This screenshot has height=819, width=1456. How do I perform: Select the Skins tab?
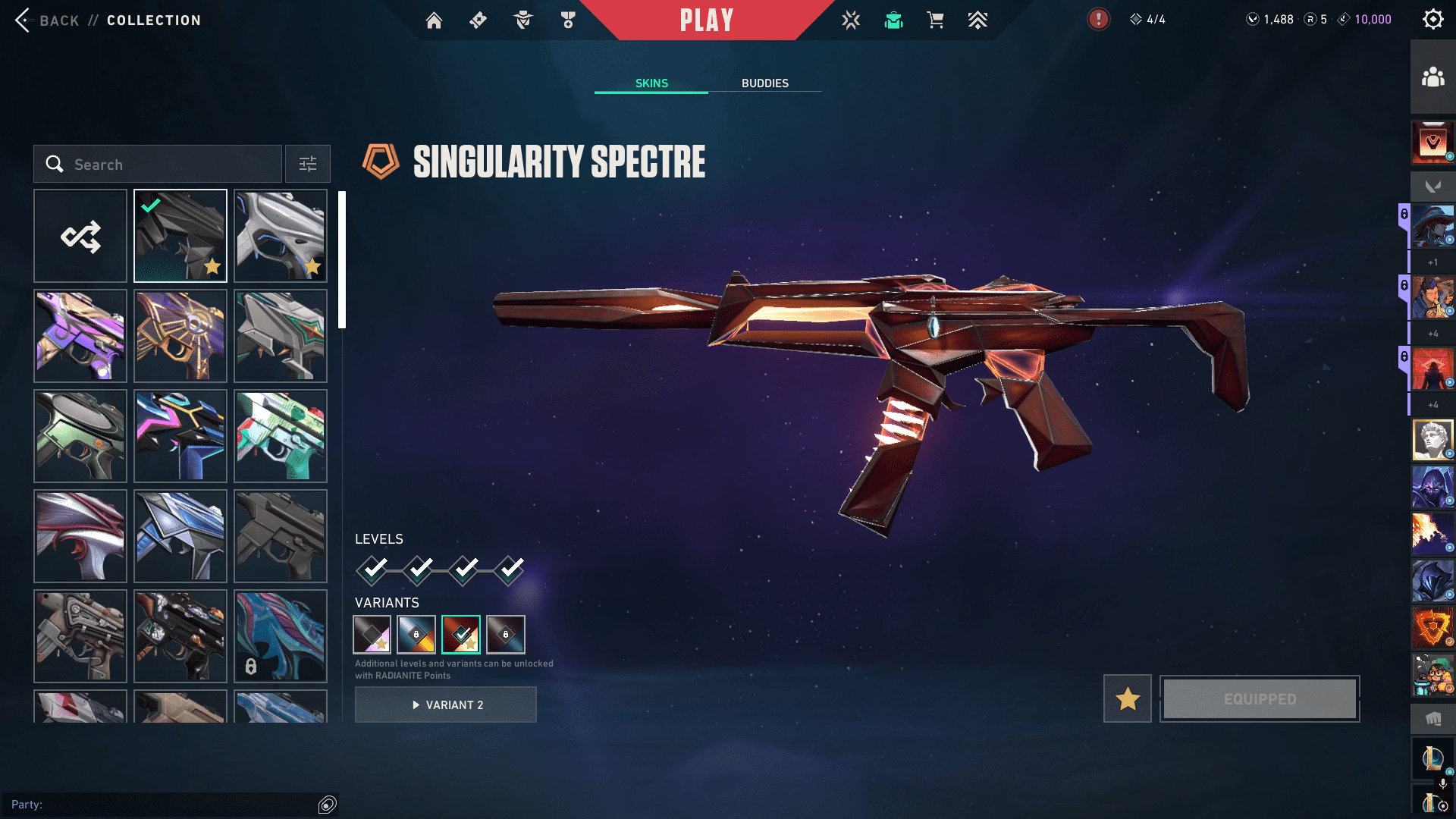click(651, 83)
